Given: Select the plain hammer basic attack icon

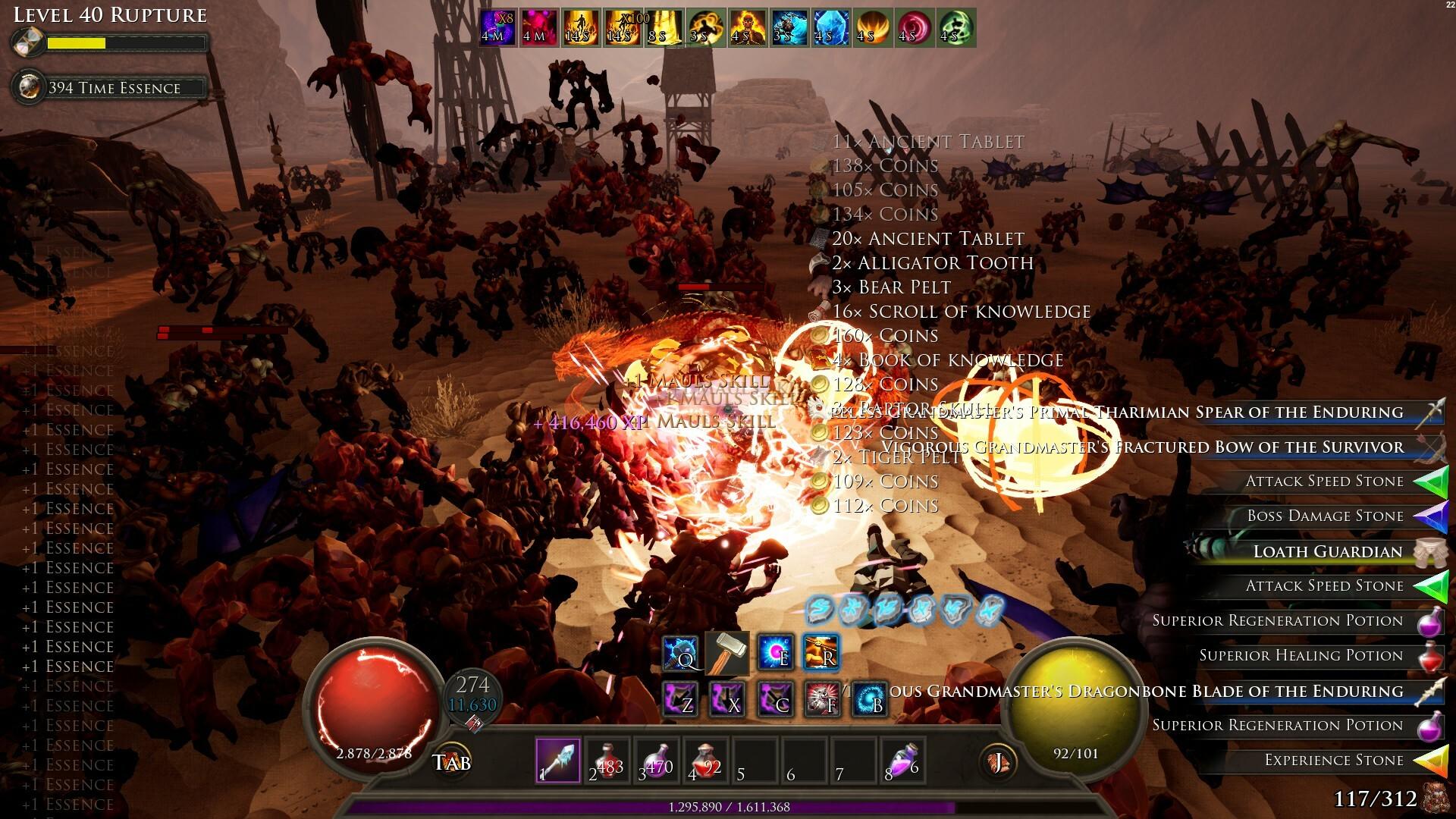Looking at the screenshot, I should click(x=727, y=653).
